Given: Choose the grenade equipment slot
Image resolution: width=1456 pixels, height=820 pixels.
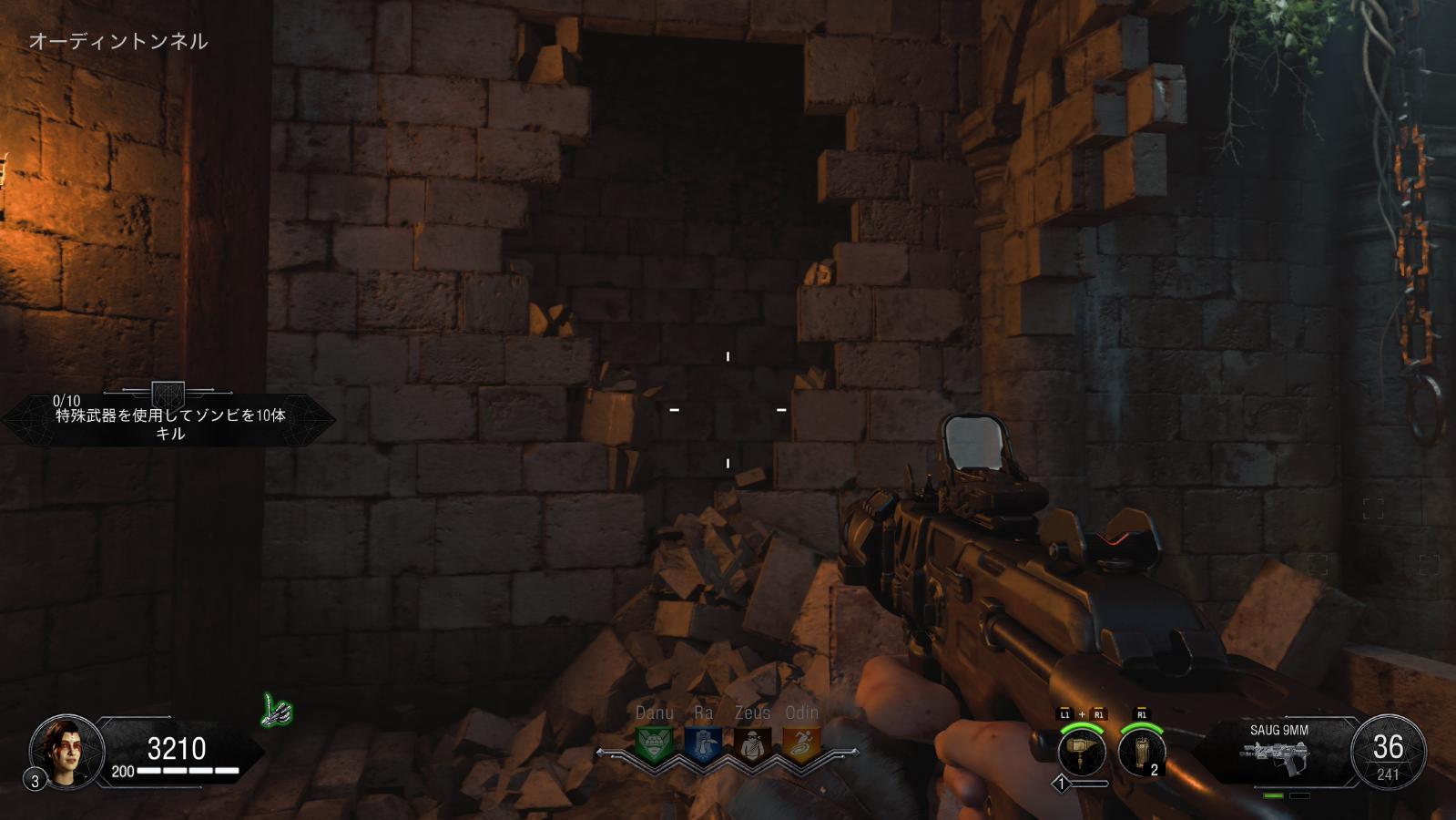Looking at the screenshot, I should click(1141, 754).
